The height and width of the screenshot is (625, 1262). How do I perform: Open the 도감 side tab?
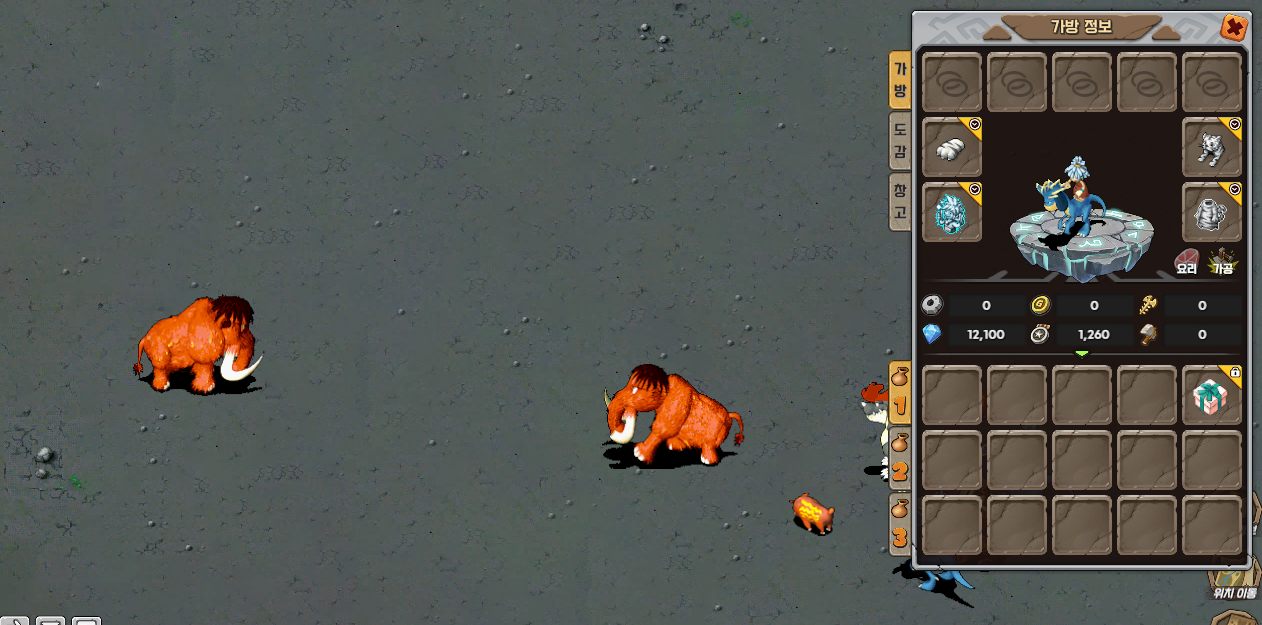(900, 140)
